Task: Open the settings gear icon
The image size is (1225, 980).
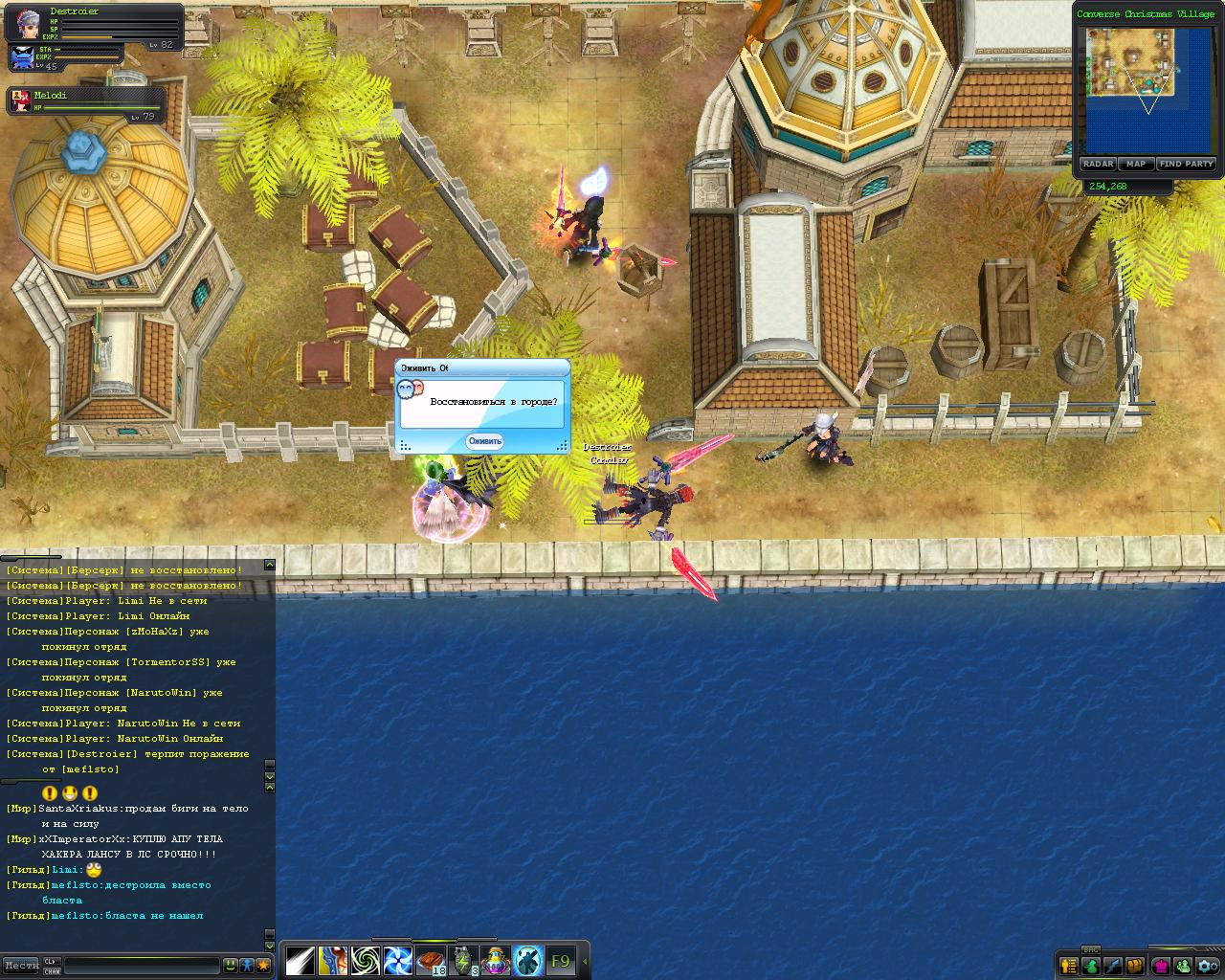Action: pos(1208,965)
